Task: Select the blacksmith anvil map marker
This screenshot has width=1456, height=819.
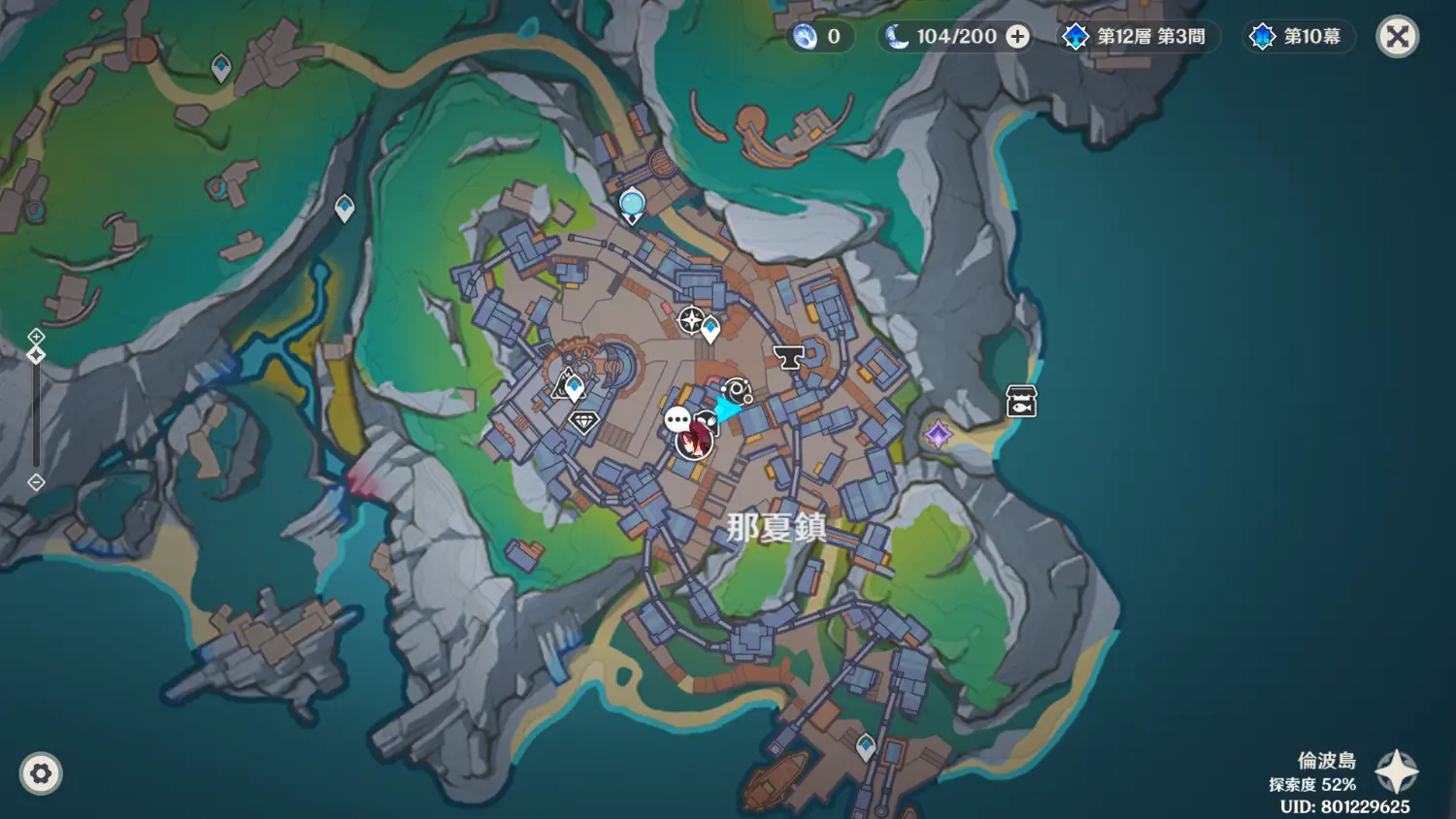Action: [788, 357]
